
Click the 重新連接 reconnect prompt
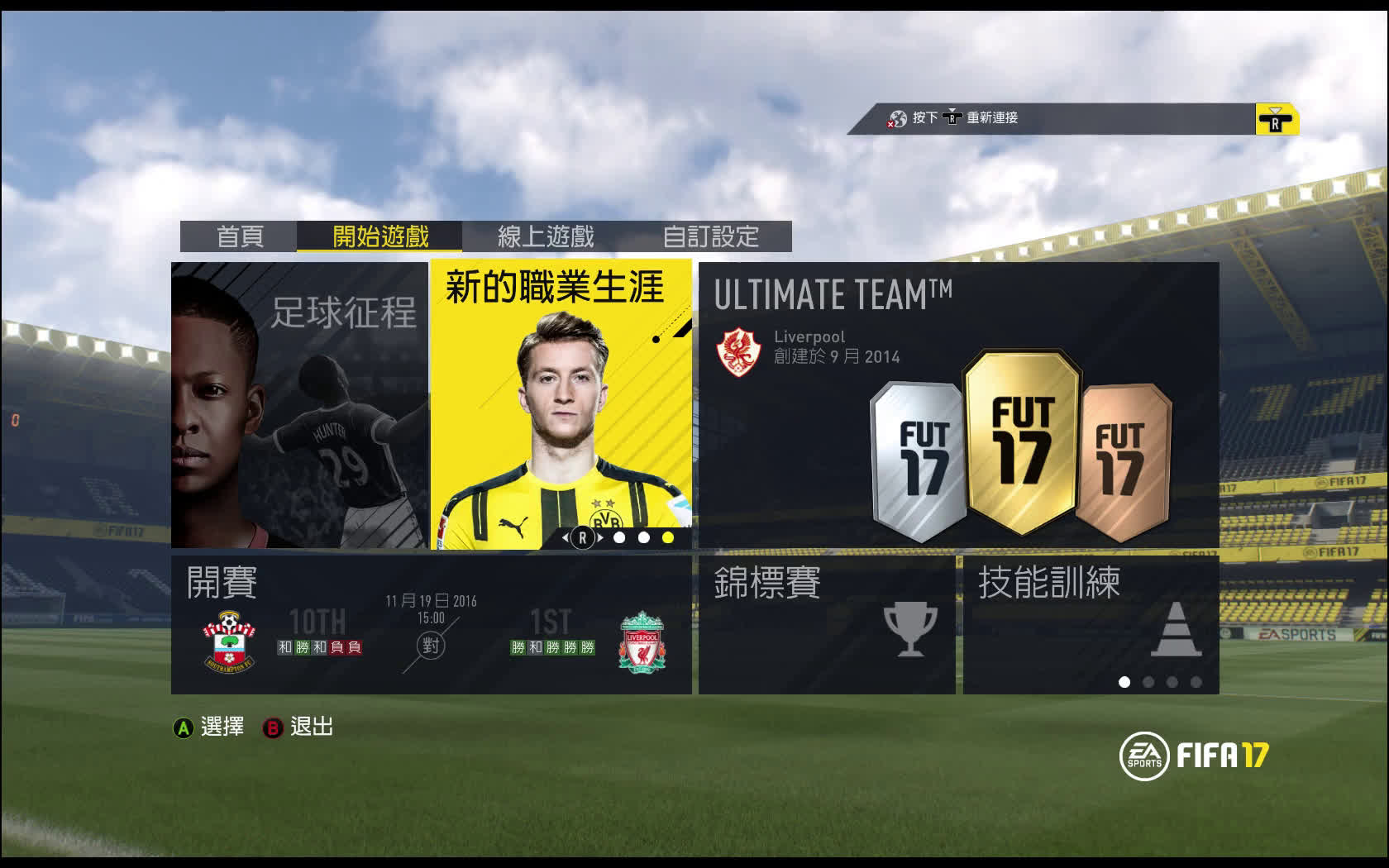(991, 118)
